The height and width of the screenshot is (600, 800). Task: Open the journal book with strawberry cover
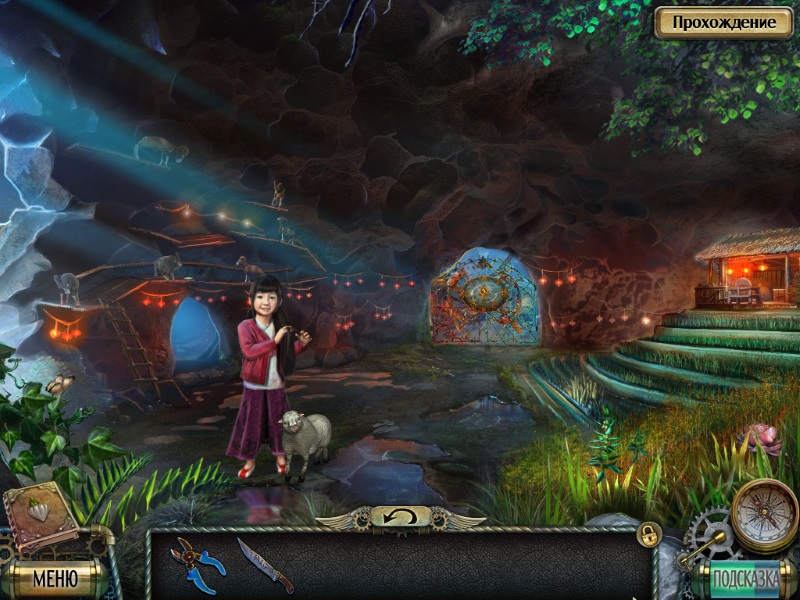coord(42,517)
